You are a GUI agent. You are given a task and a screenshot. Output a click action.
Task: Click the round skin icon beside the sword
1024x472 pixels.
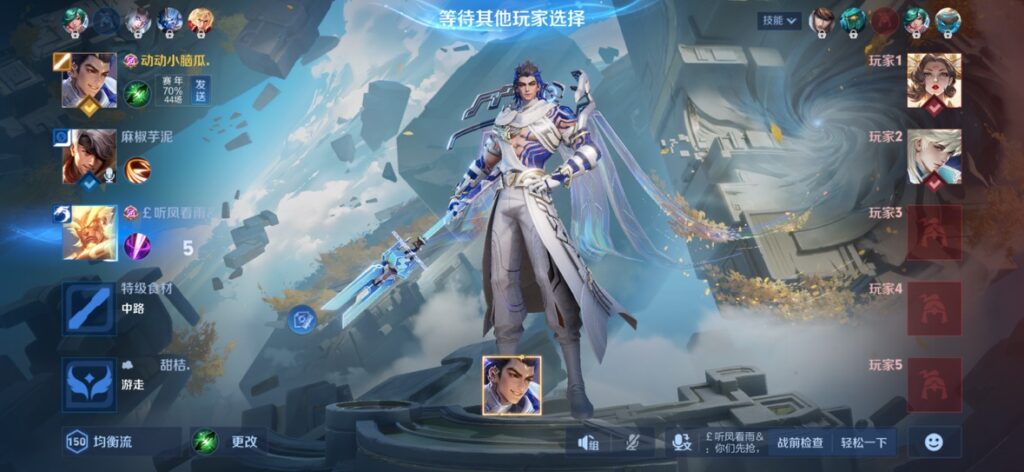point(303,320)
